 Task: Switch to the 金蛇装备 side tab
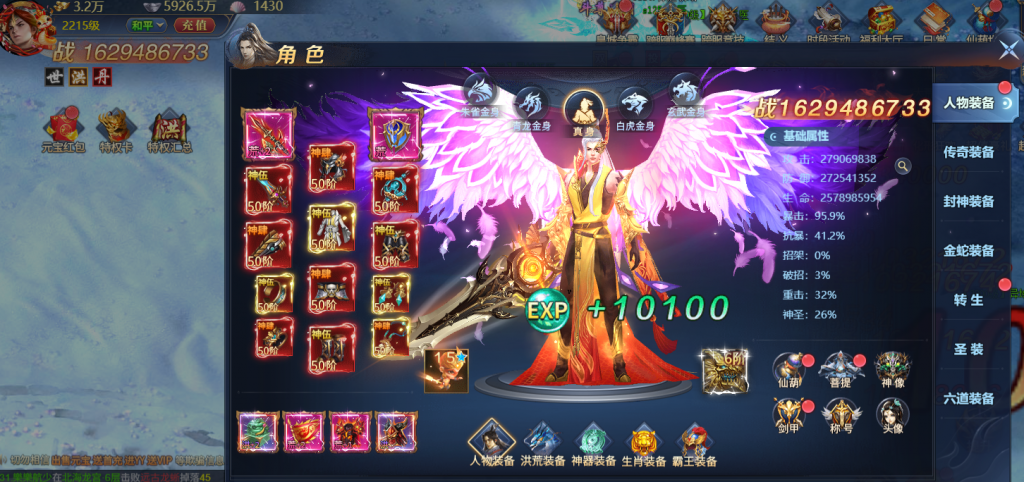969,250
